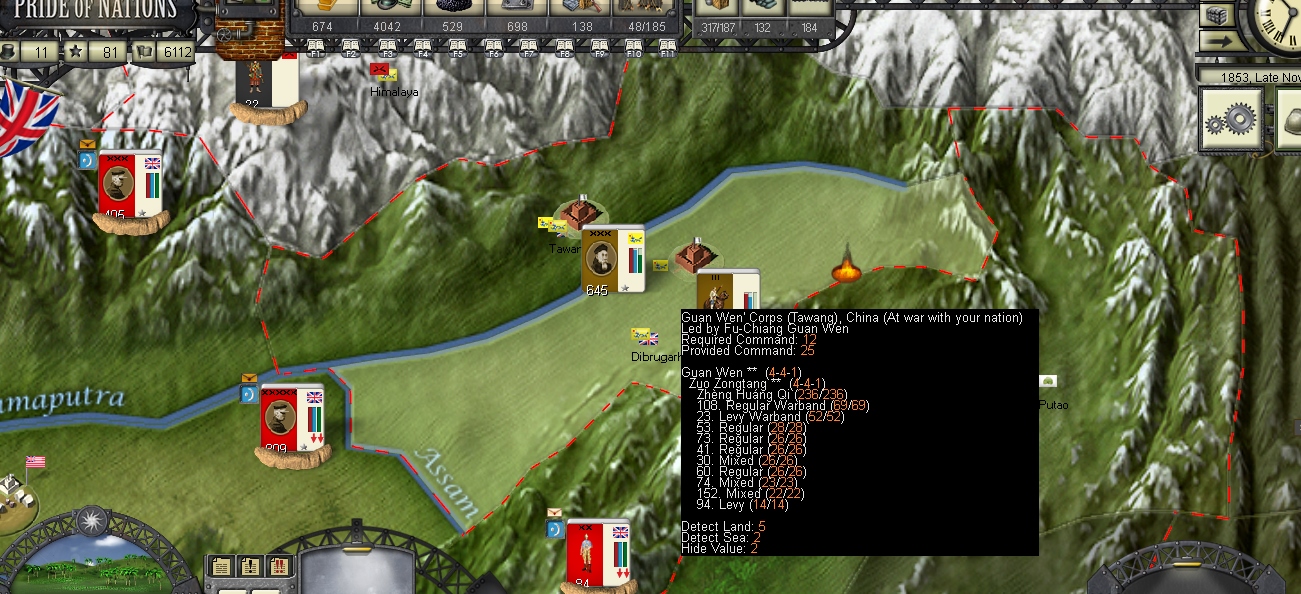Open the F11 ledger shortcut

[x=668, y=46]
